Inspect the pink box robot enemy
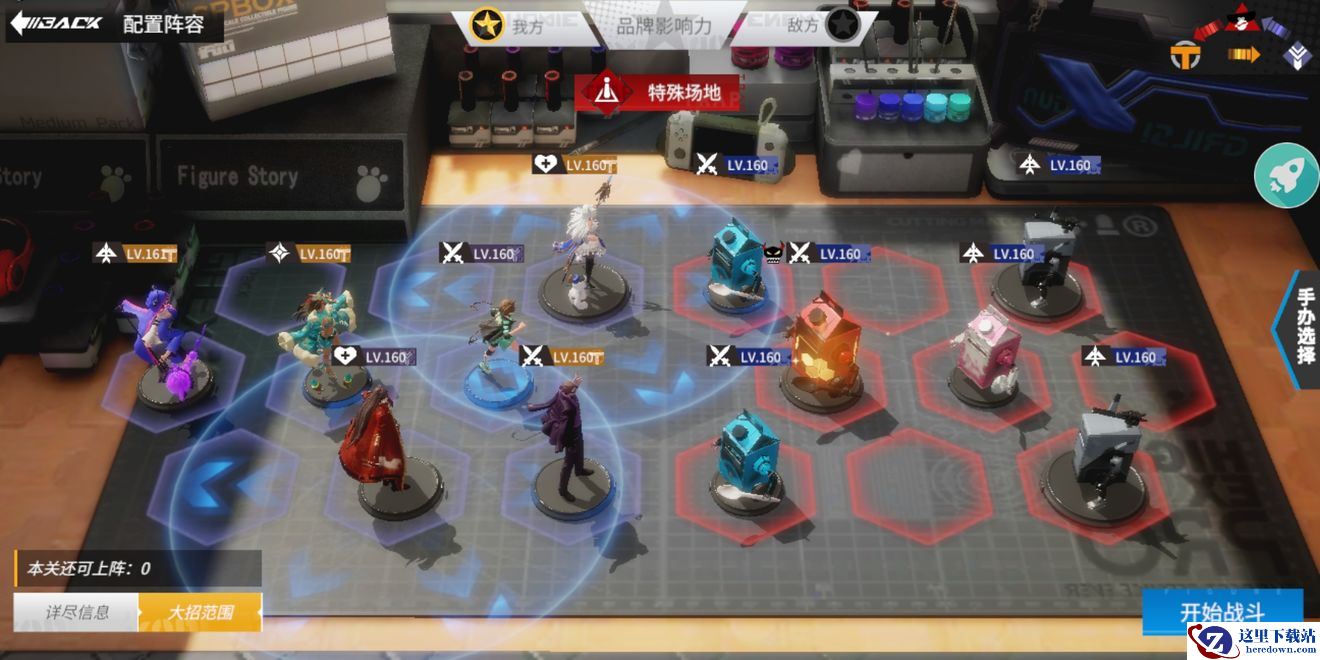Image resolution: width=1320 pixels, height=660 pixels. [984, 355]
